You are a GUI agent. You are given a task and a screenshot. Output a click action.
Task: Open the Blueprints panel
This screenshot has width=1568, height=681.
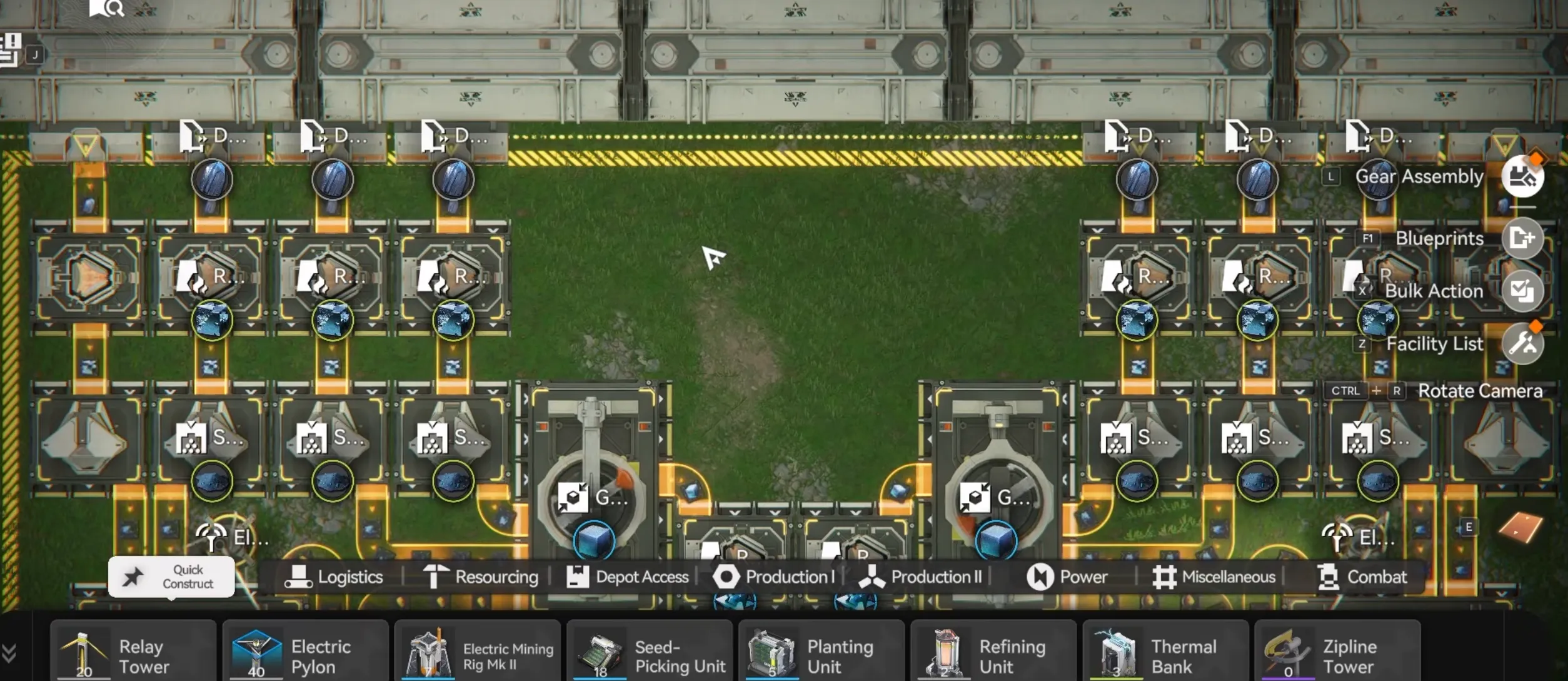(x=1523, y=238)
